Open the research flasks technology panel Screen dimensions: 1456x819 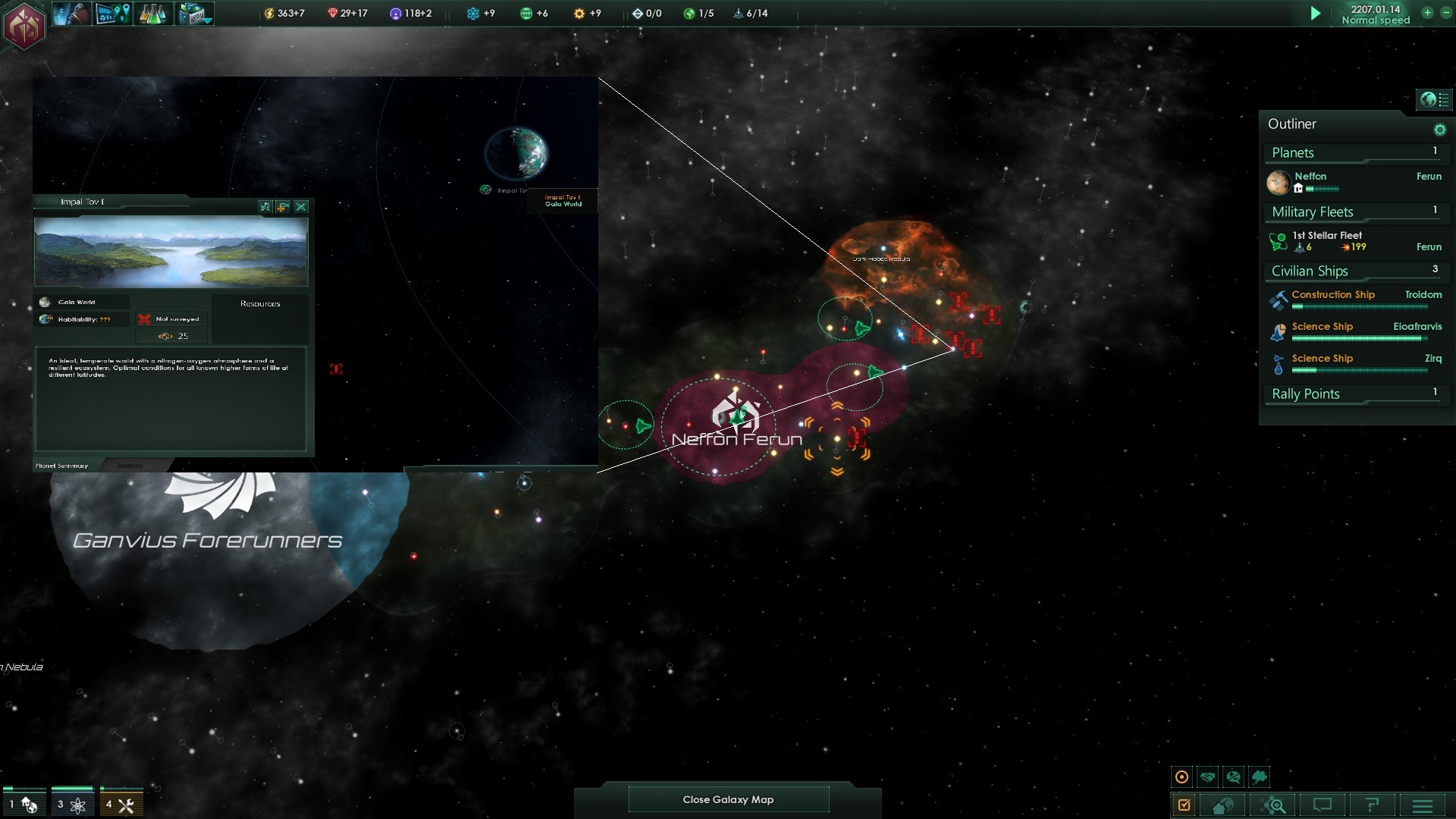click(x=152, y=14)
